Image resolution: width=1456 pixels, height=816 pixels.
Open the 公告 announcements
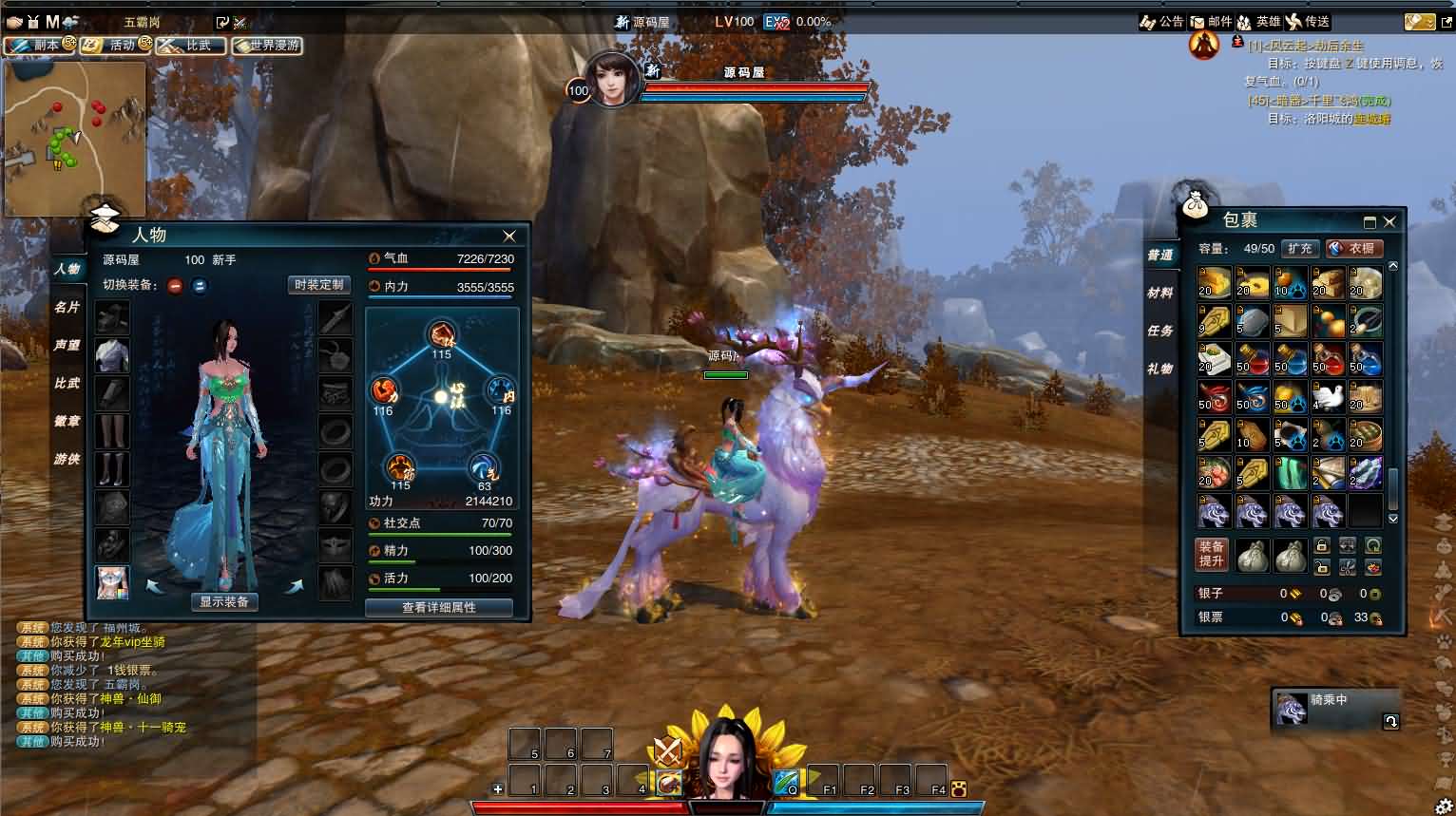point(1162,22)
